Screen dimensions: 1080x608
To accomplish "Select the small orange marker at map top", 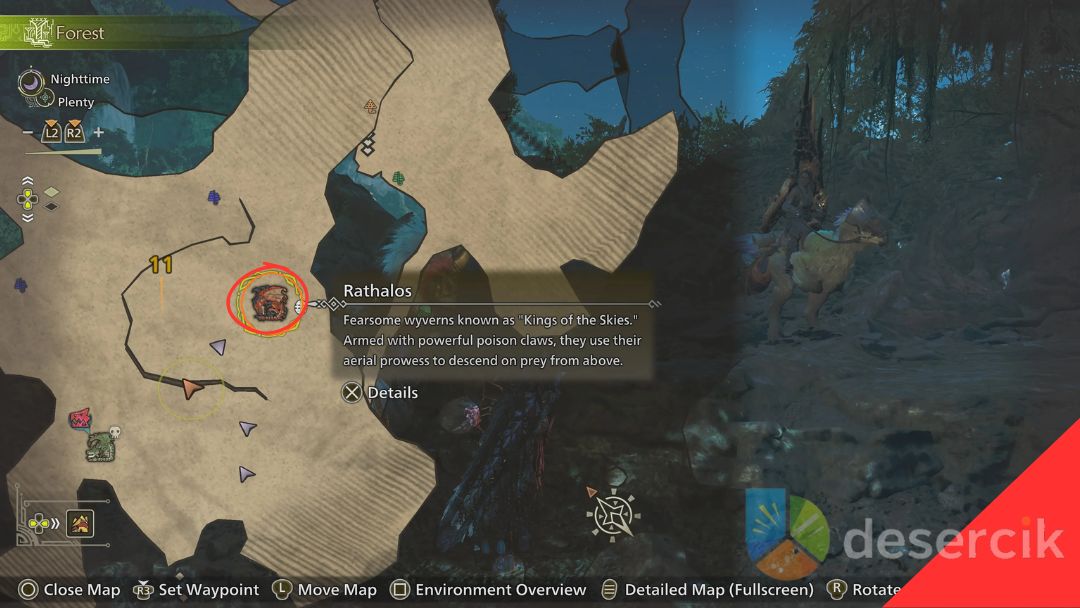I will pyautogui.click(x=371, y=105).
